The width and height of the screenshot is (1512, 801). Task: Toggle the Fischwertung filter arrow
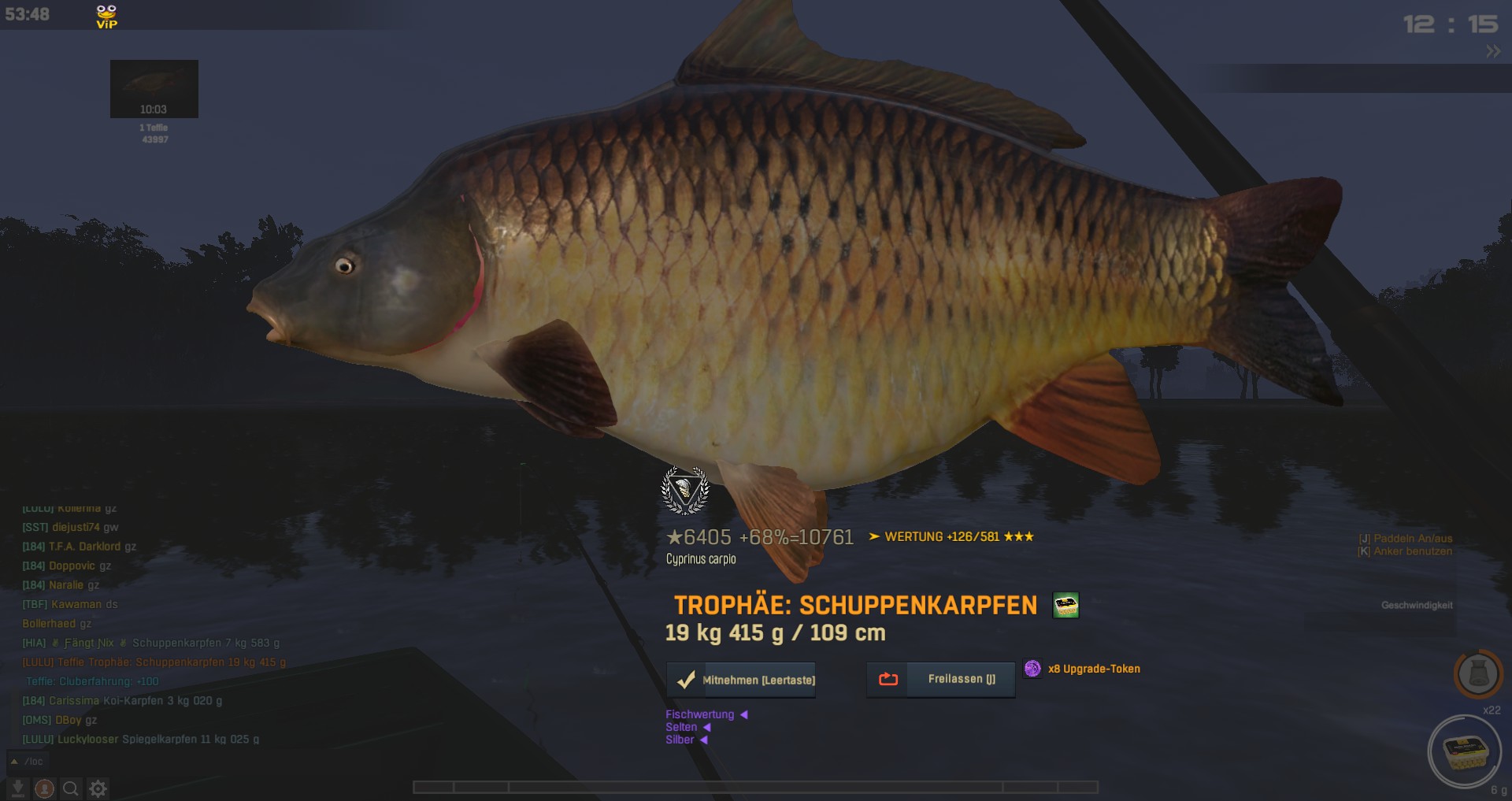click(x=743, y=714)
